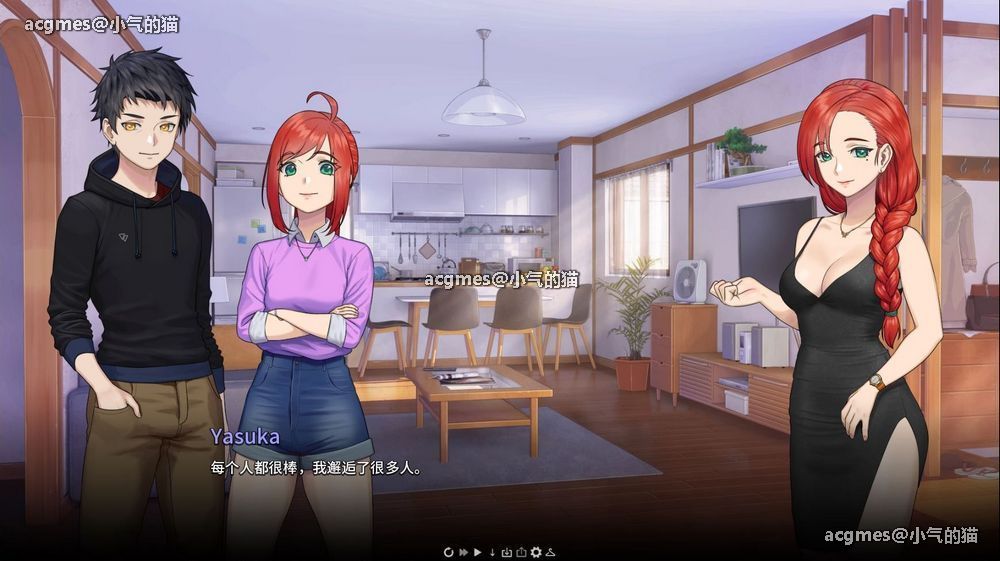Open the wardrobe hanger icon

[x=550, y=551]
